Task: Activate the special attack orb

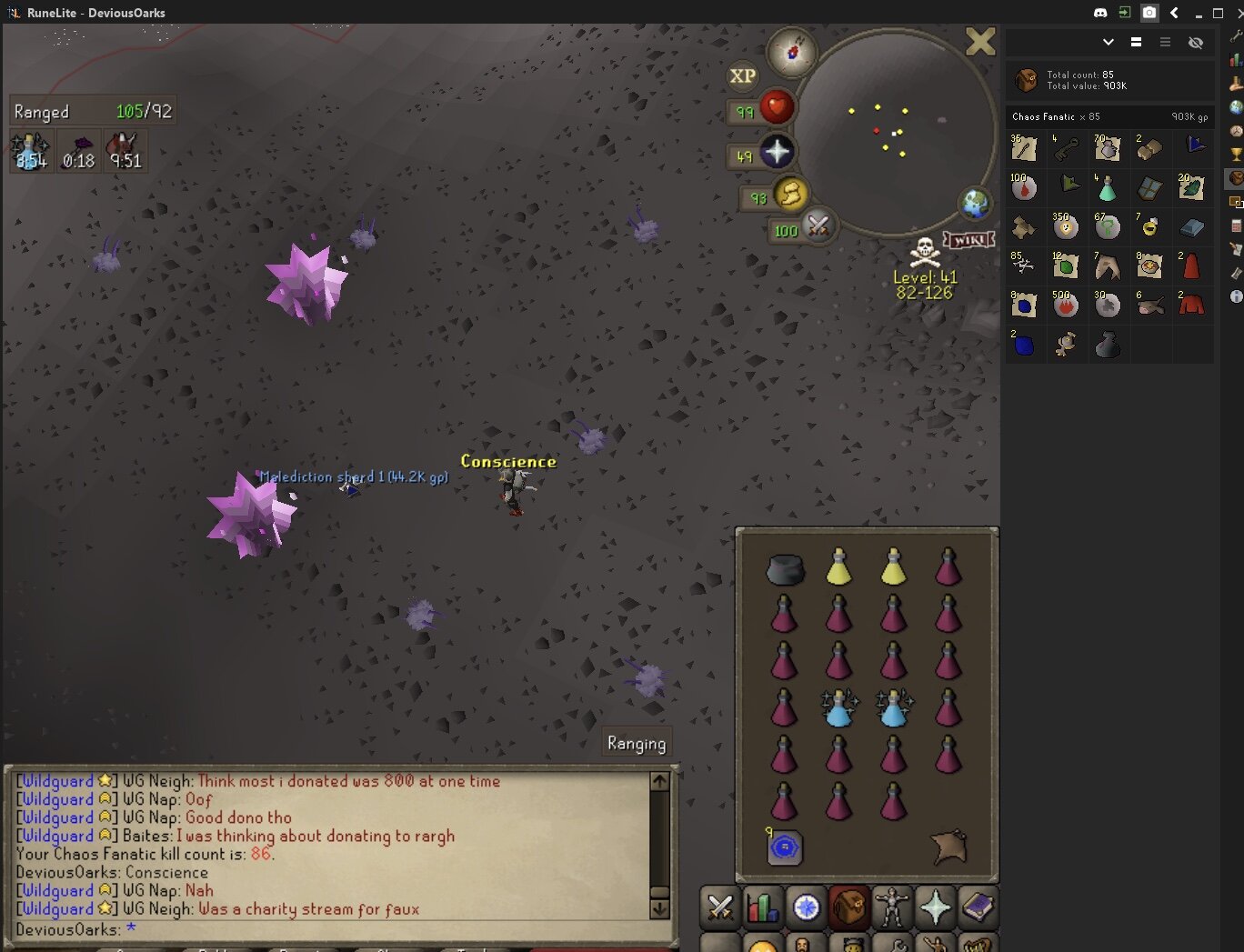Action: (817, 225)
